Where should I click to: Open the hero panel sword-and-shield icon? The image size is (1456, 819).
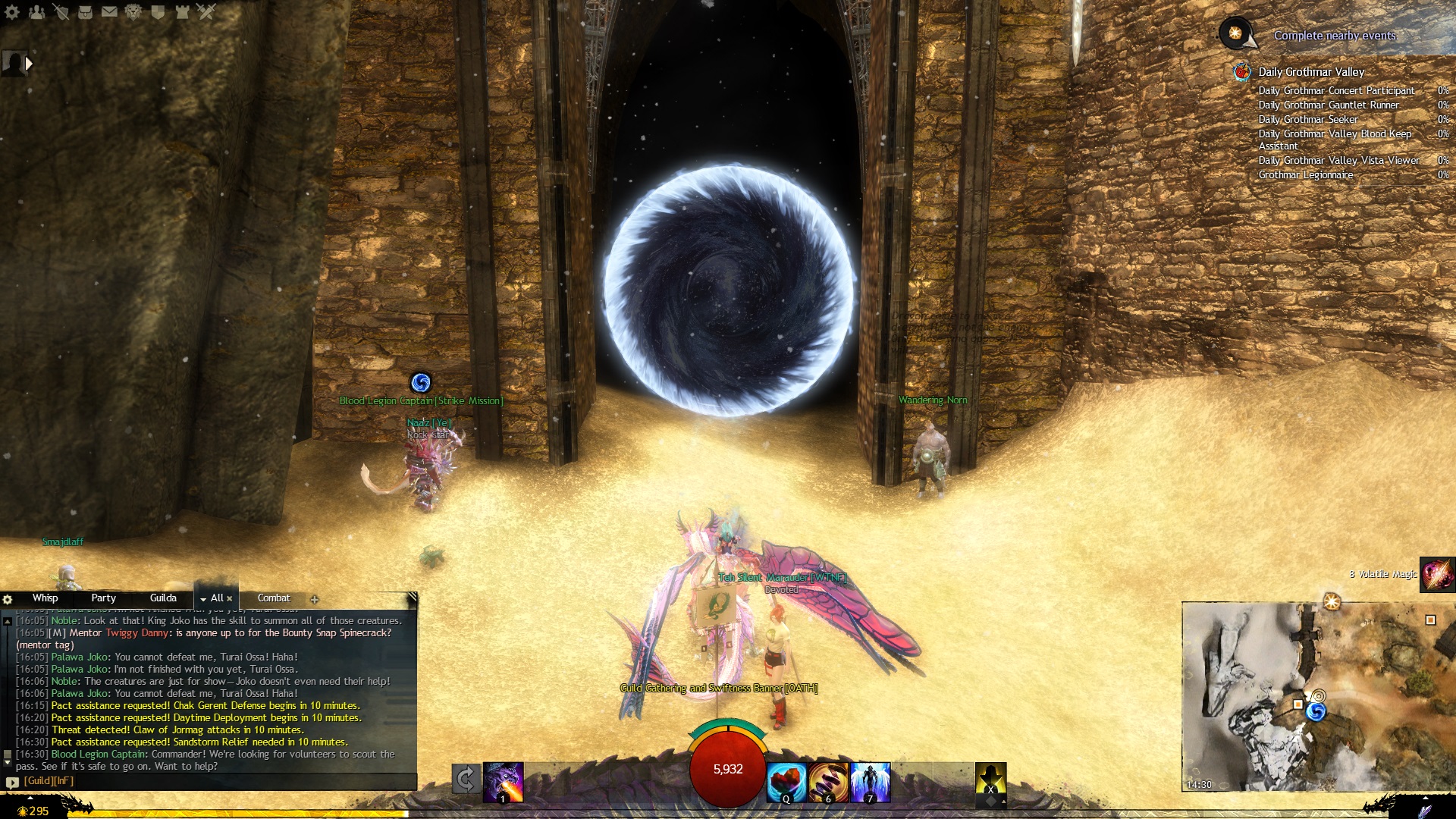(x=61, y=11)
